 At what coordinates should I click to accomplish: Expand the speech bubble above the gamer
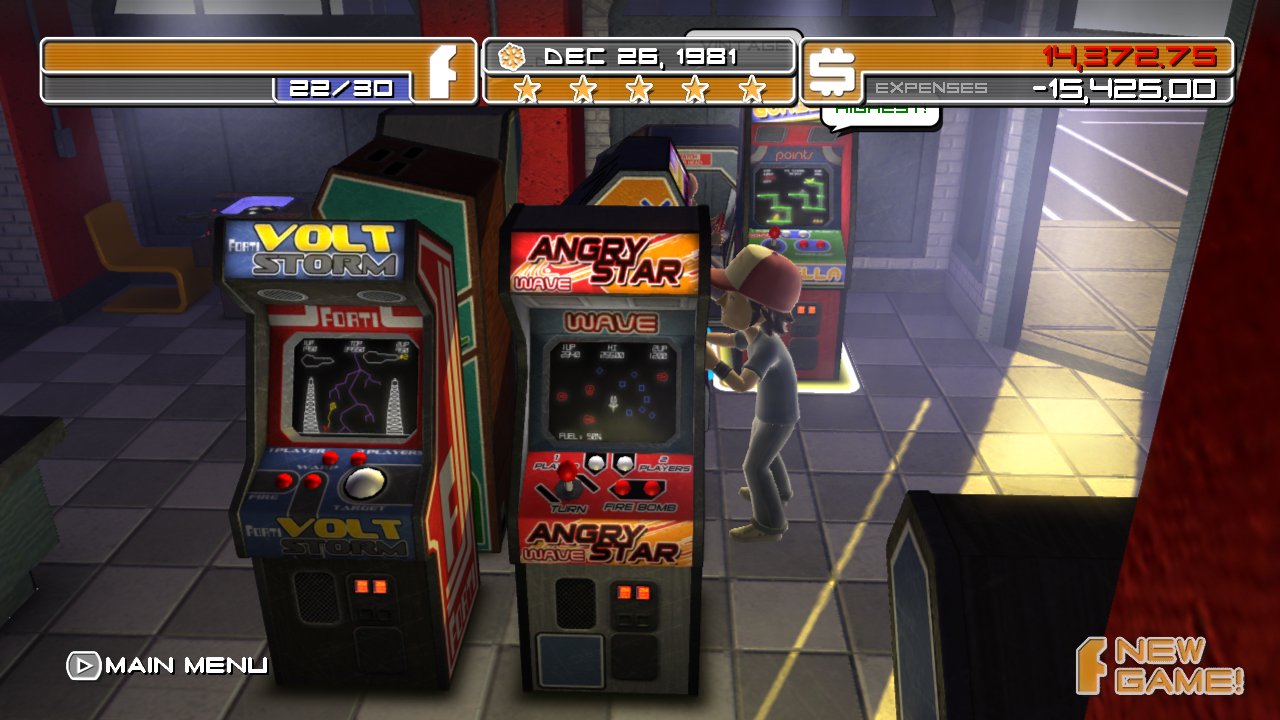(x=878, y=113)
